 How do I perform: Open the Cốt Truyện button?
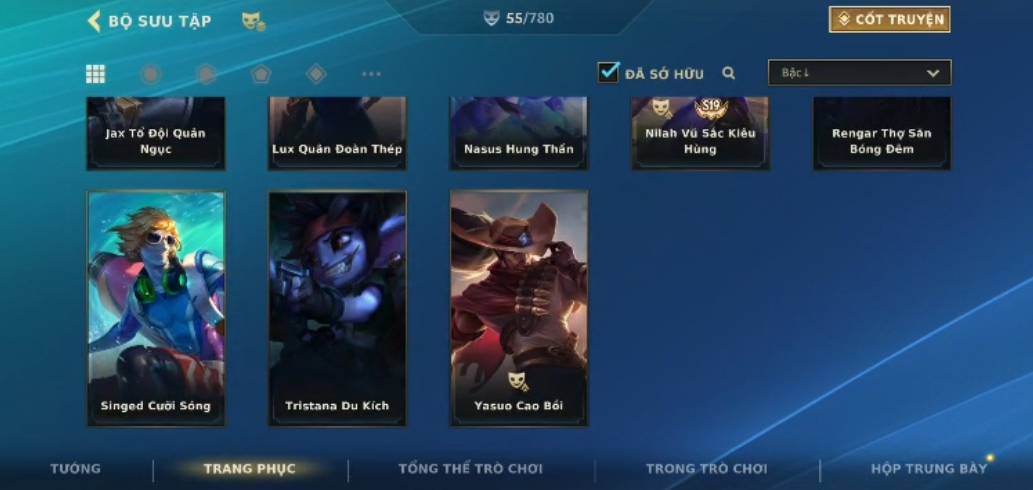pyautogui.click(x=889, y=20)
